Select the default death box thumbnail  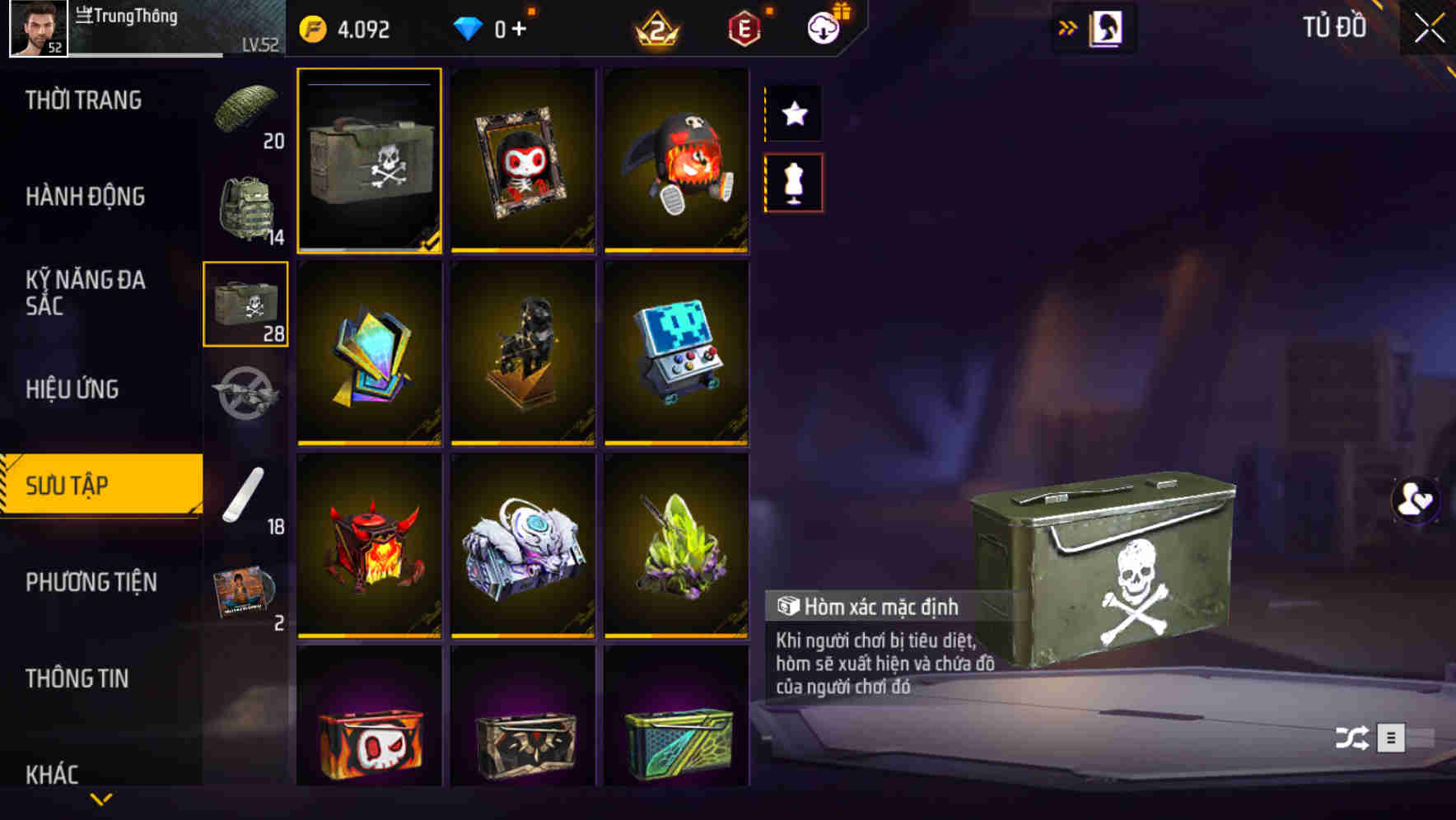tap(371, 161)
